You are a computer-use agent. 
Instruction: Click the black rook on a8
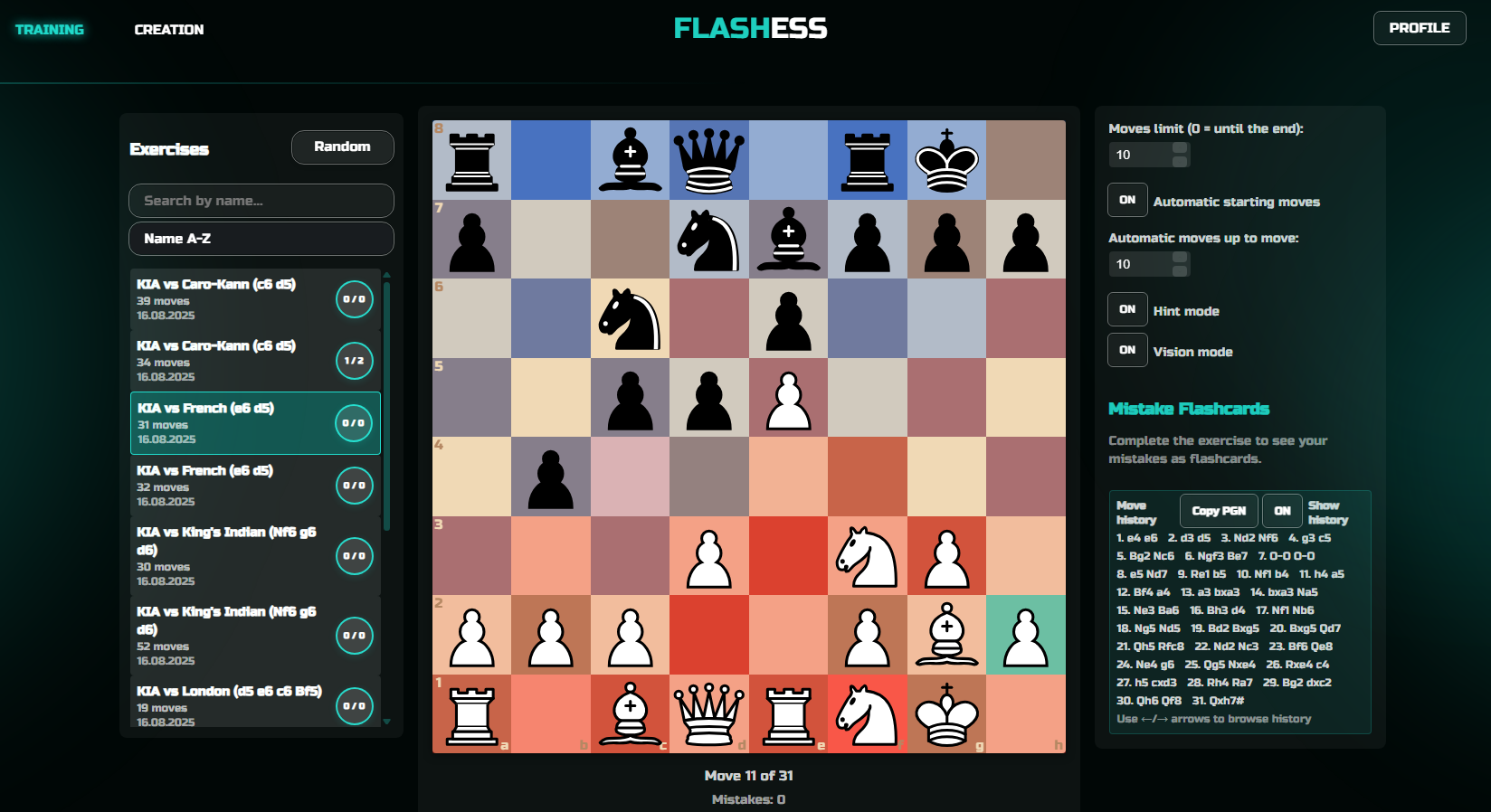point(471,160)
